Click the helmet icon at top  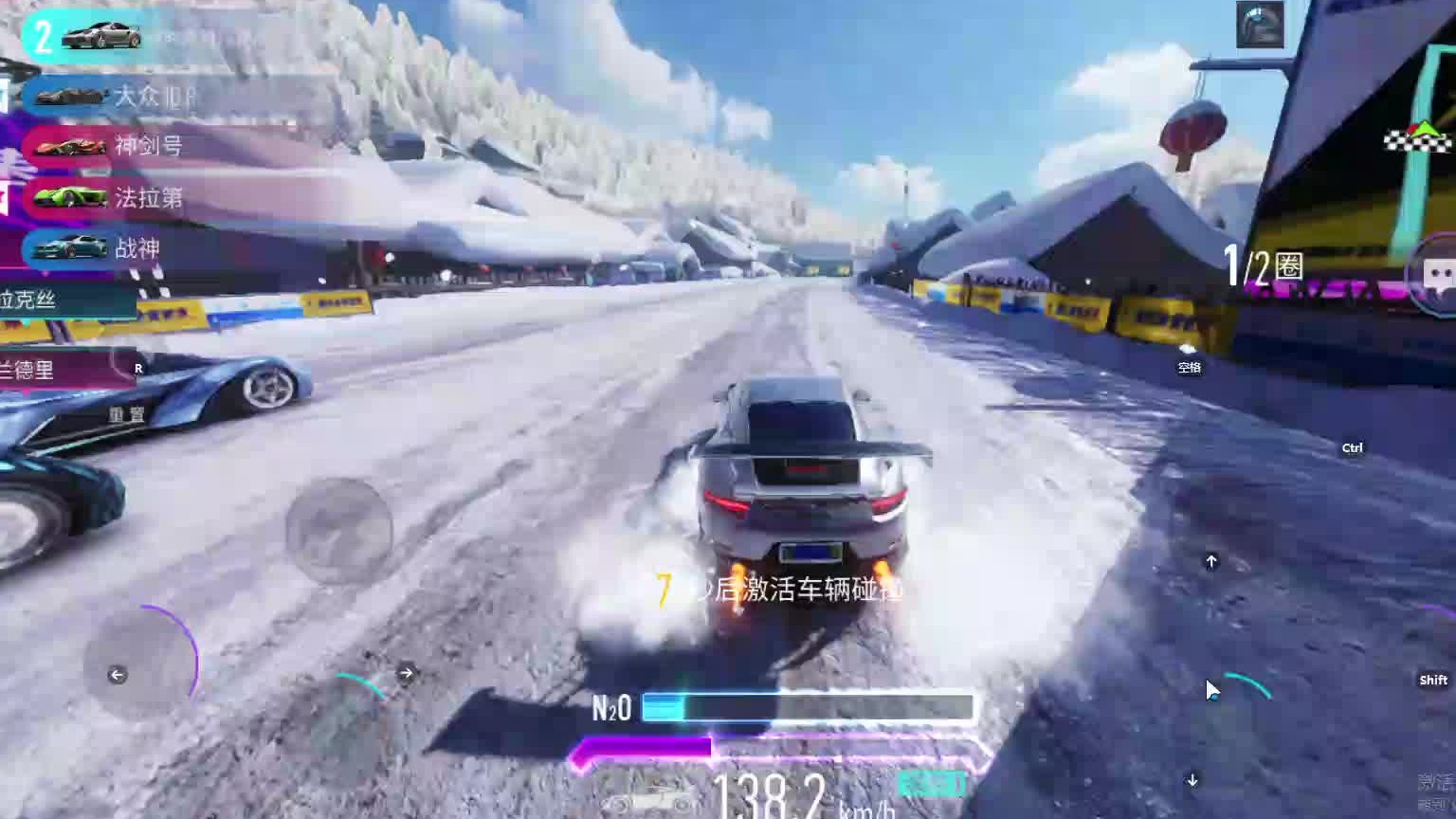tap(1260, 25)
